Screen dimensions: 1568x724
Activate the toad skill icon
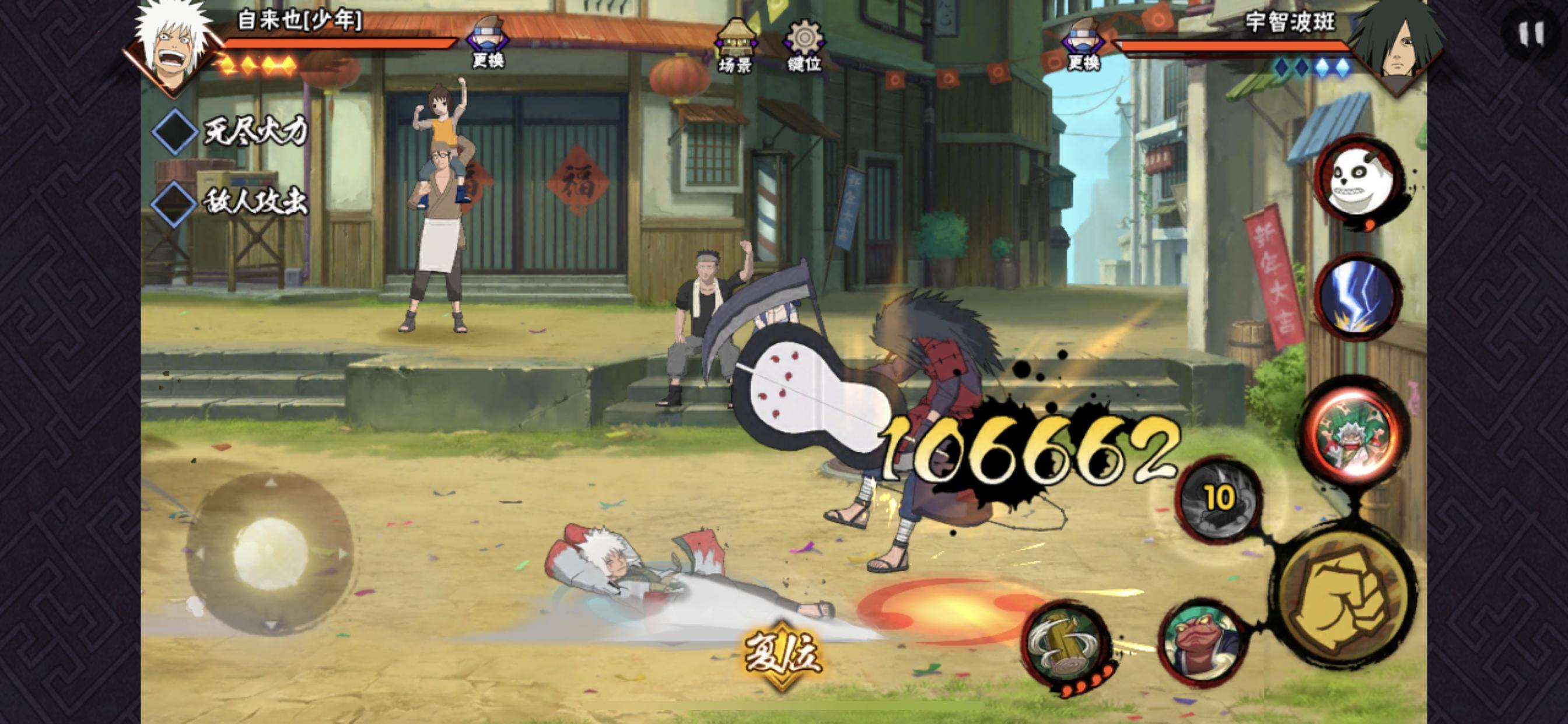(1200, 642)
